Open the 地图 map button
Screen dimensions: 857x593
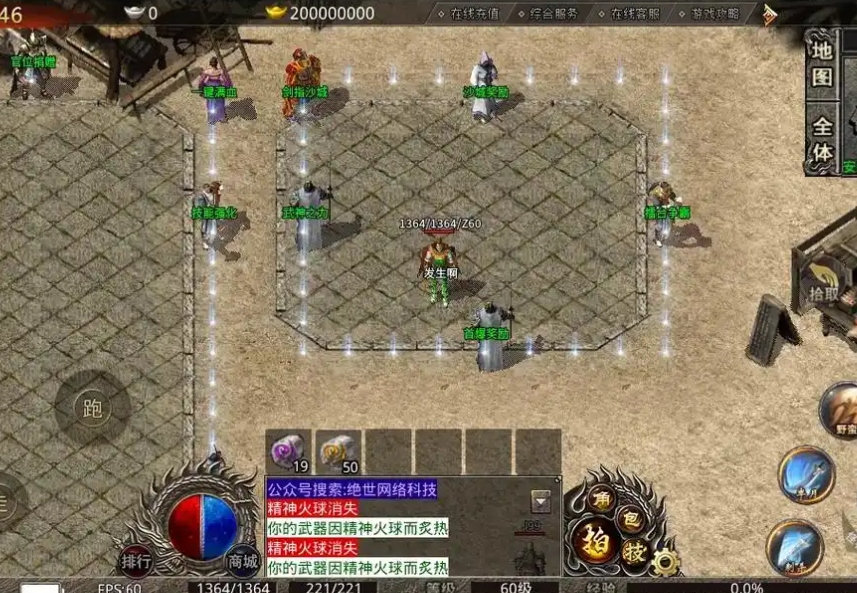coord(822,62)
